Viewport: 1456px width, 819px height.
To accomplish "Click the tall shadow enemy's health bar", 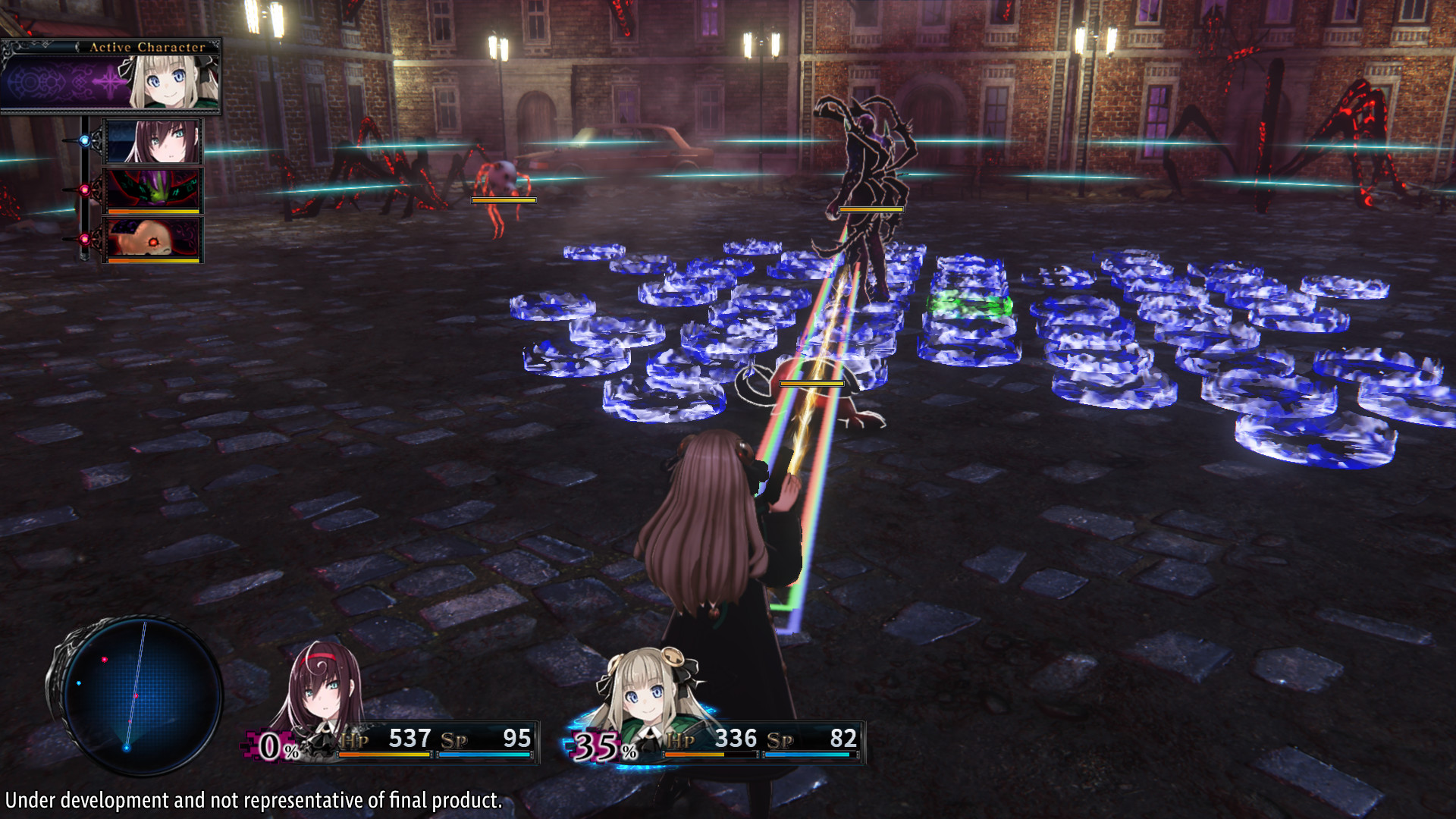I will click(x=870, y=209).
